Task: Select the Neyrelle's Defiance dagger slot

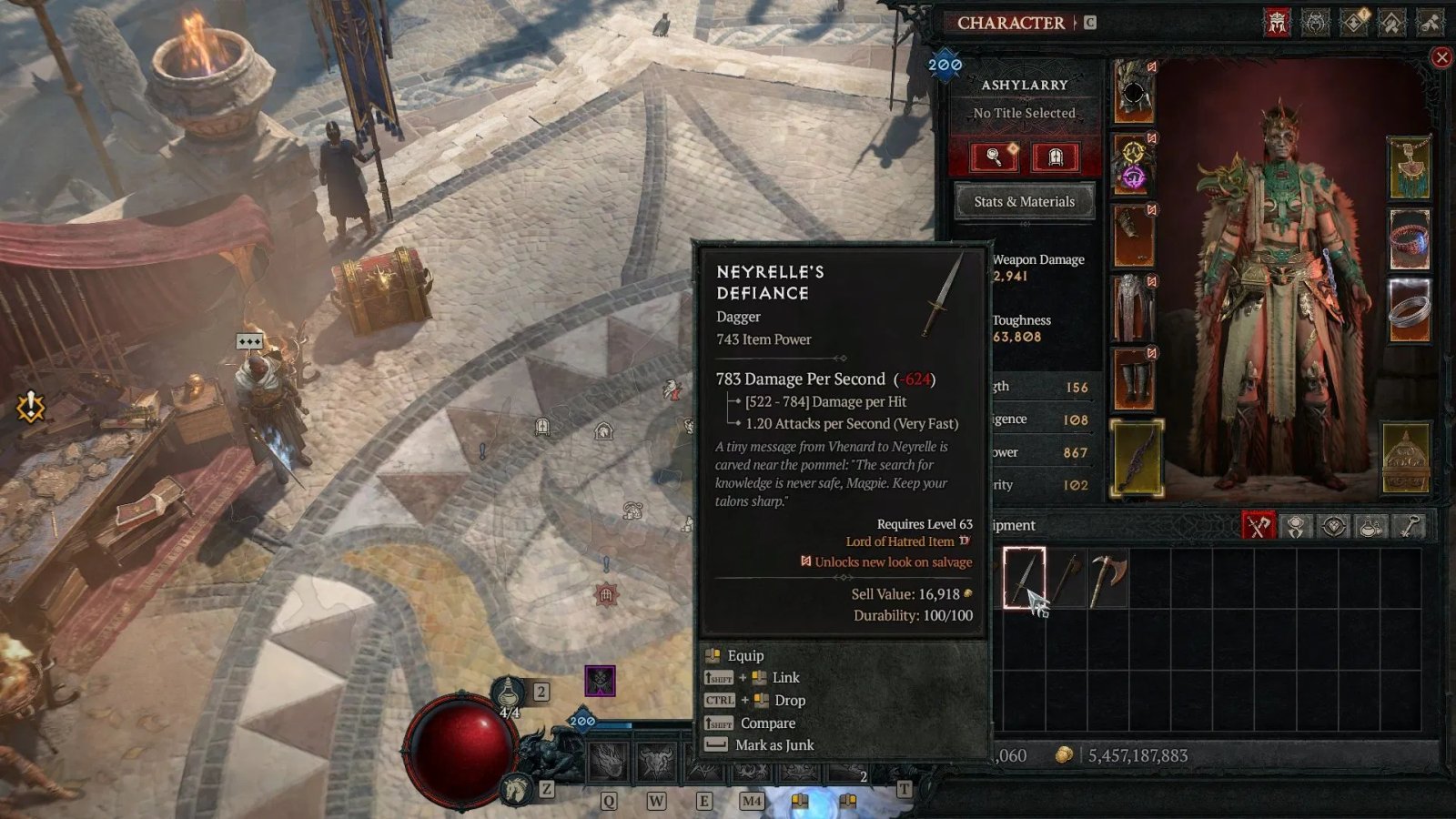Action: pos(1024,577)
